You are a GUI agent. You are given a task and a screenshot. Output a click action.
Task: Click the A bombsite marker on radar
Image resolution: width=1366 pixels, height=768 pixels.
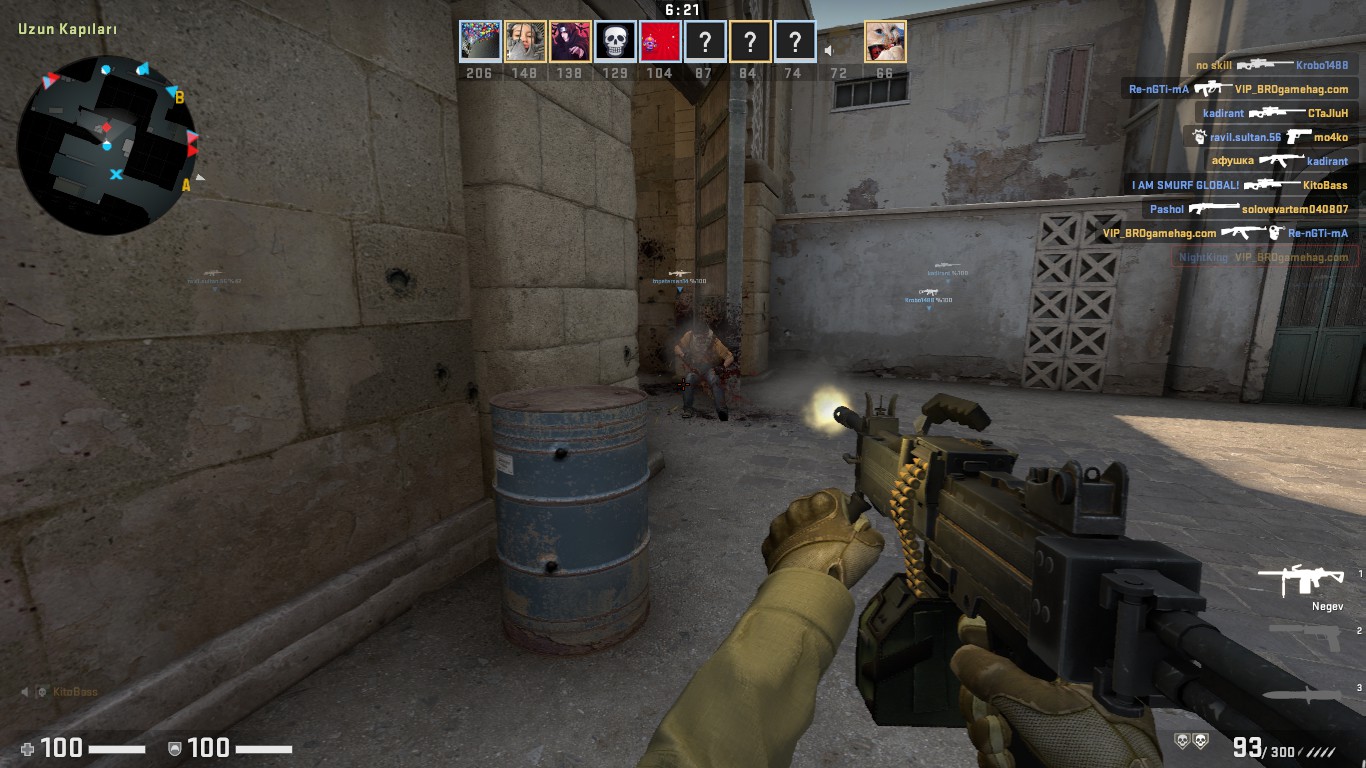(x=186, y=185)
